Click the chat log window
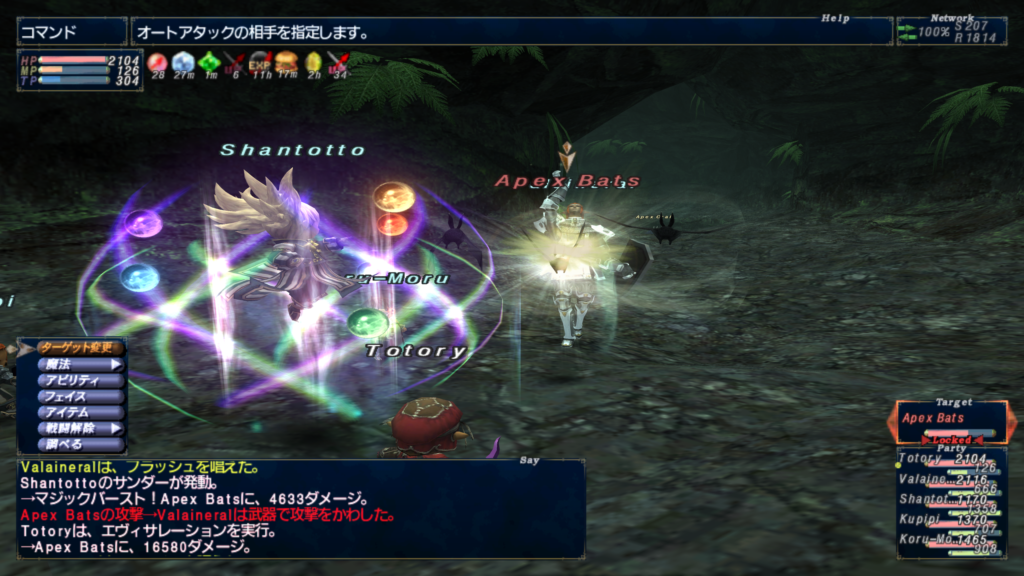Image resolution: width=1024 pixels, height=576 pixels. [300, 508]
